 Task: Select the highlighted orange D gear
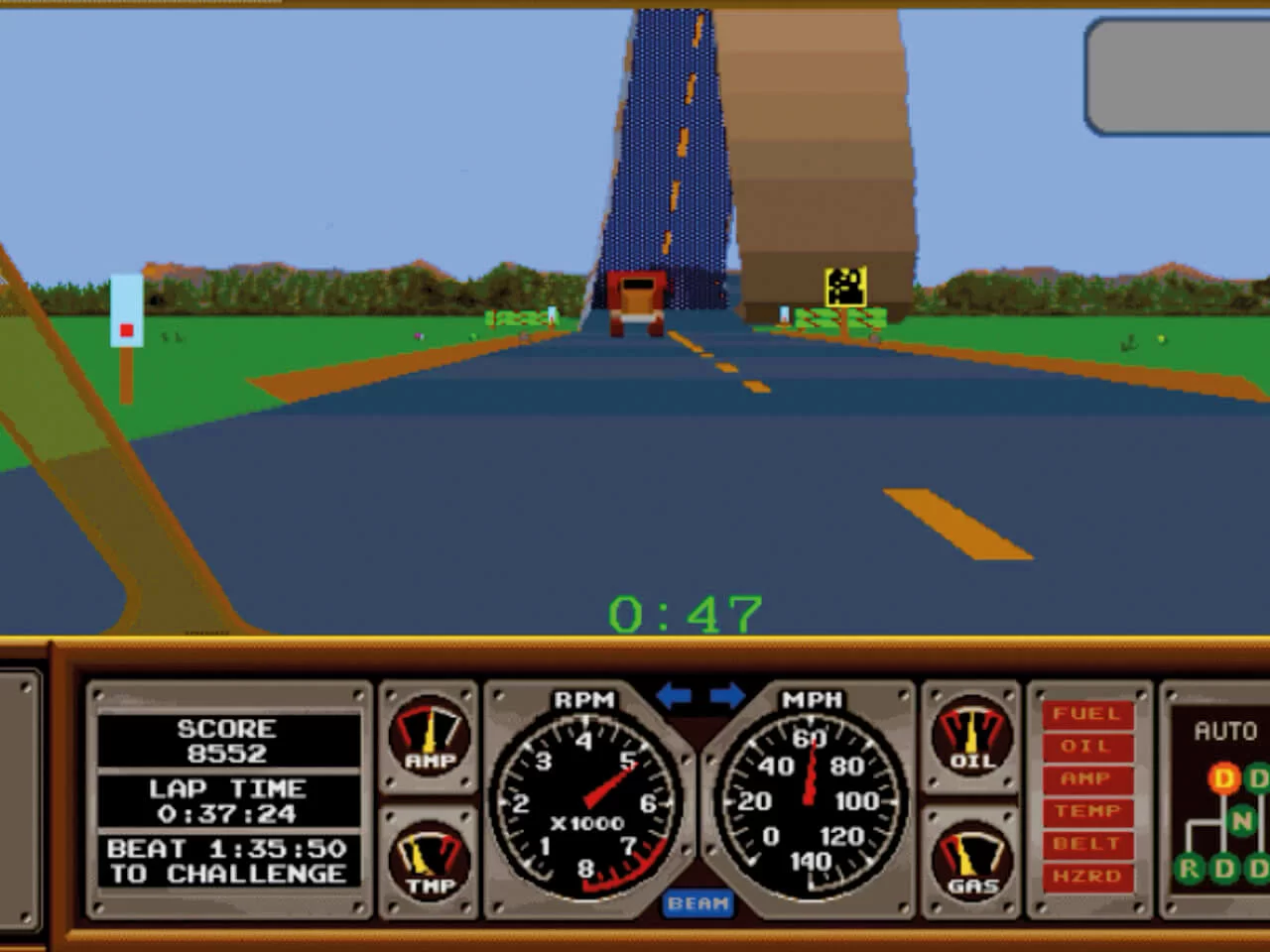[1223, 778]
